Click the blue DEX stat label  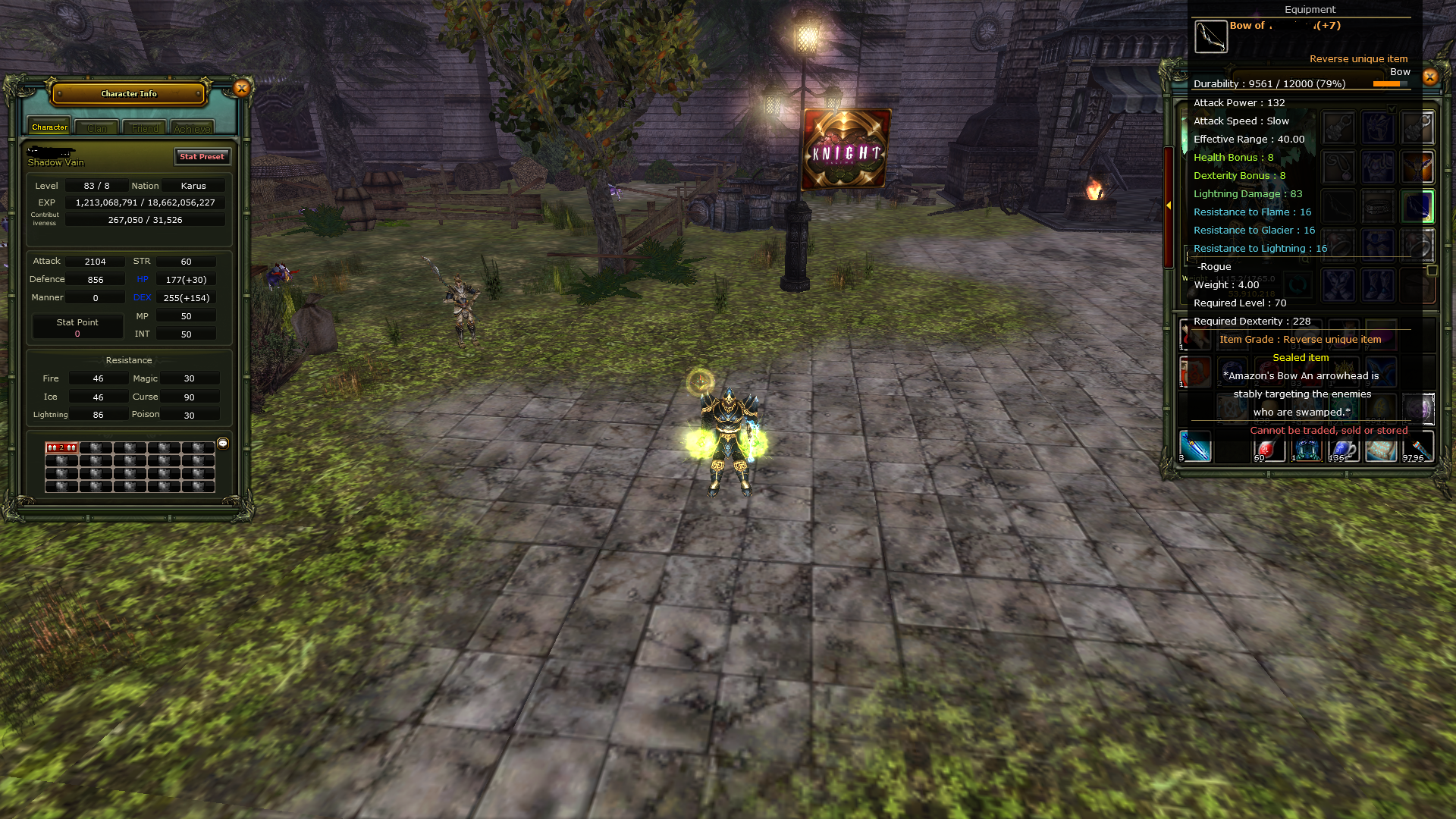[x=142, y=297]
